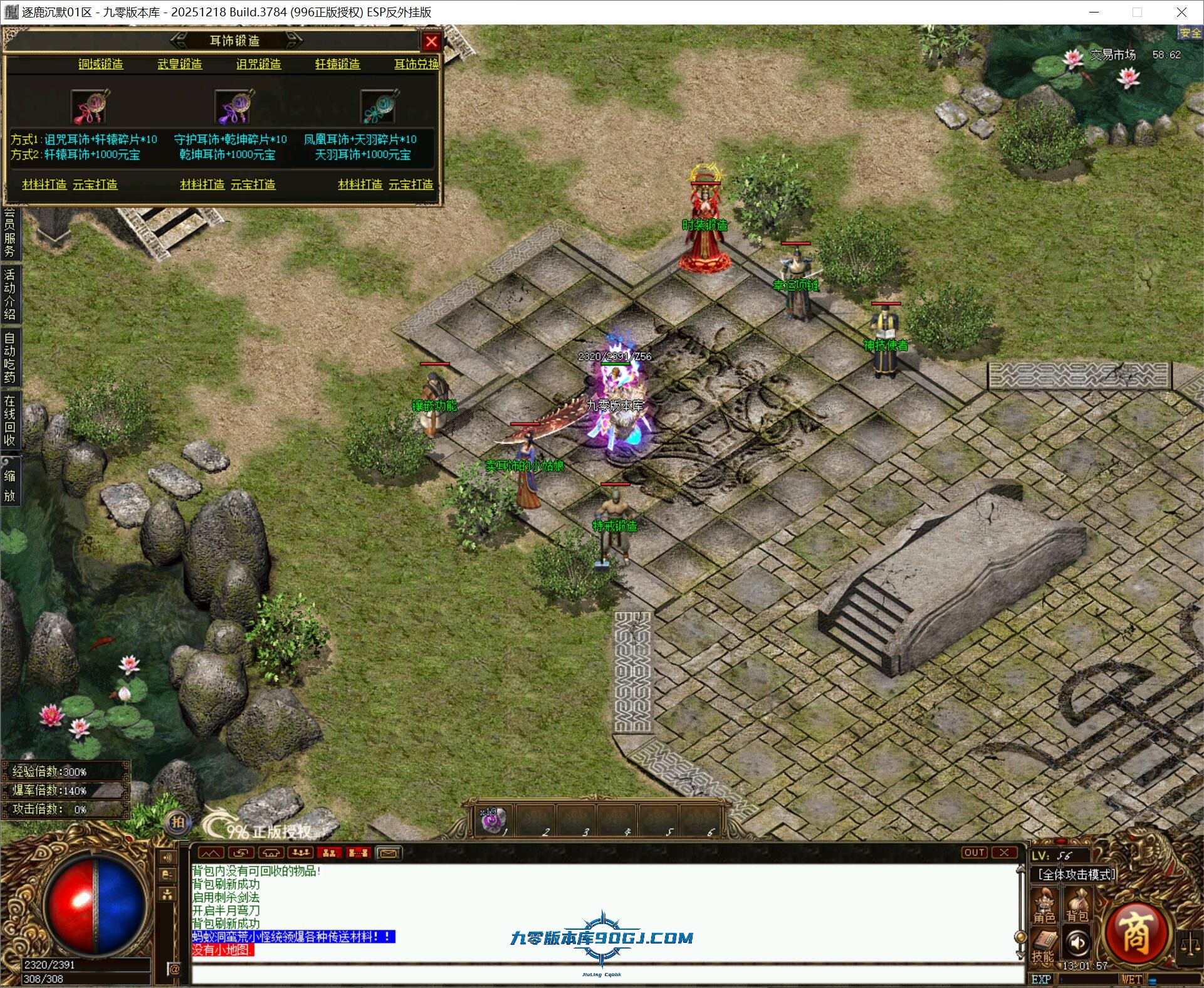1204x988 pixels.
Task: Minimize the game window
Action: pos(1094,12)
